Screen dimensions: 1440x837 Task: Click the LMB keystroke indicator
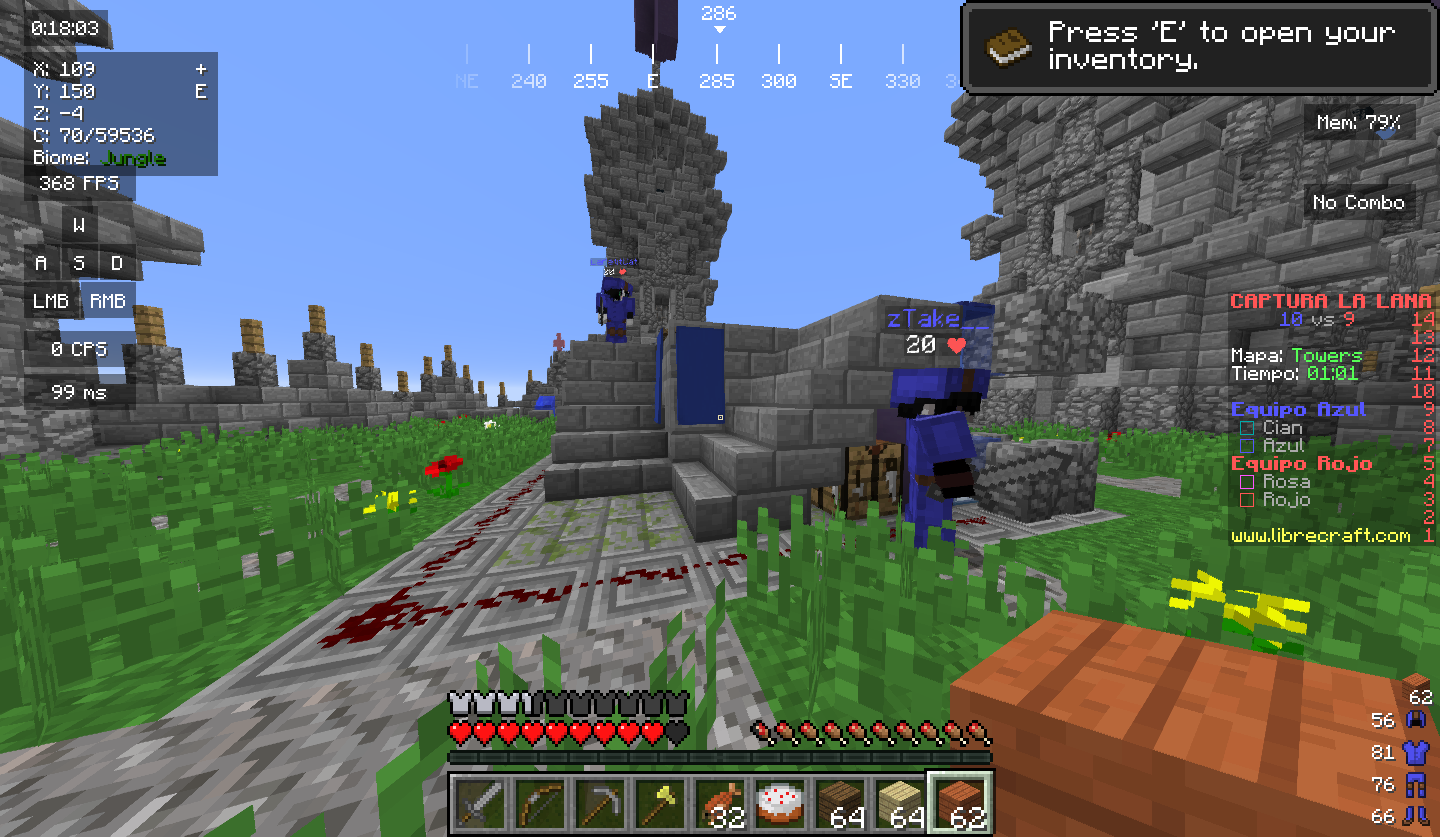51,301
